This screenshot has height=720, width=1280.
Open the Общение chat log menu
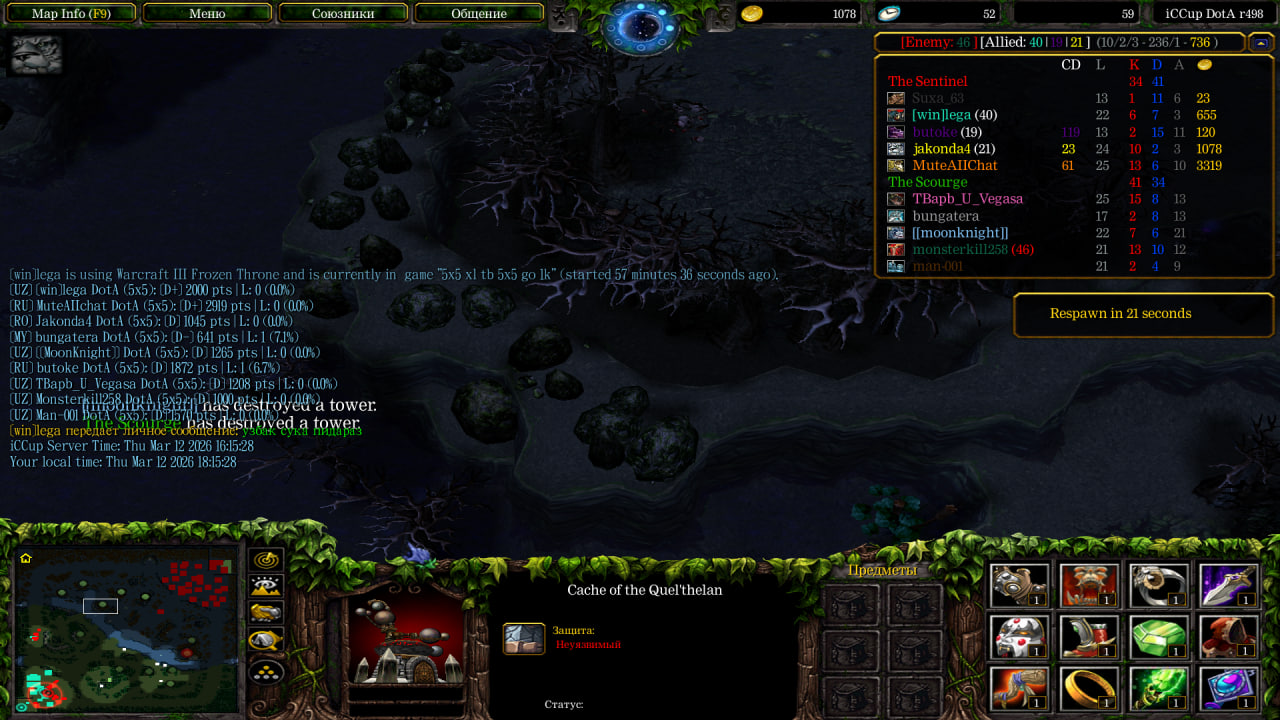[x=478, y=14]
